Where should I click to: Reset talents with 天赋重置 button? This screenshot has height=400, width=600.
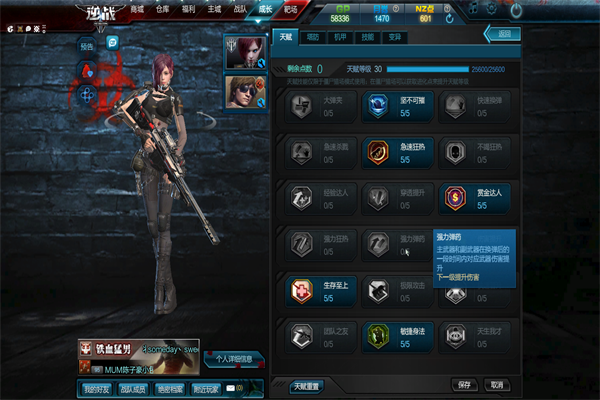[306, 385]
